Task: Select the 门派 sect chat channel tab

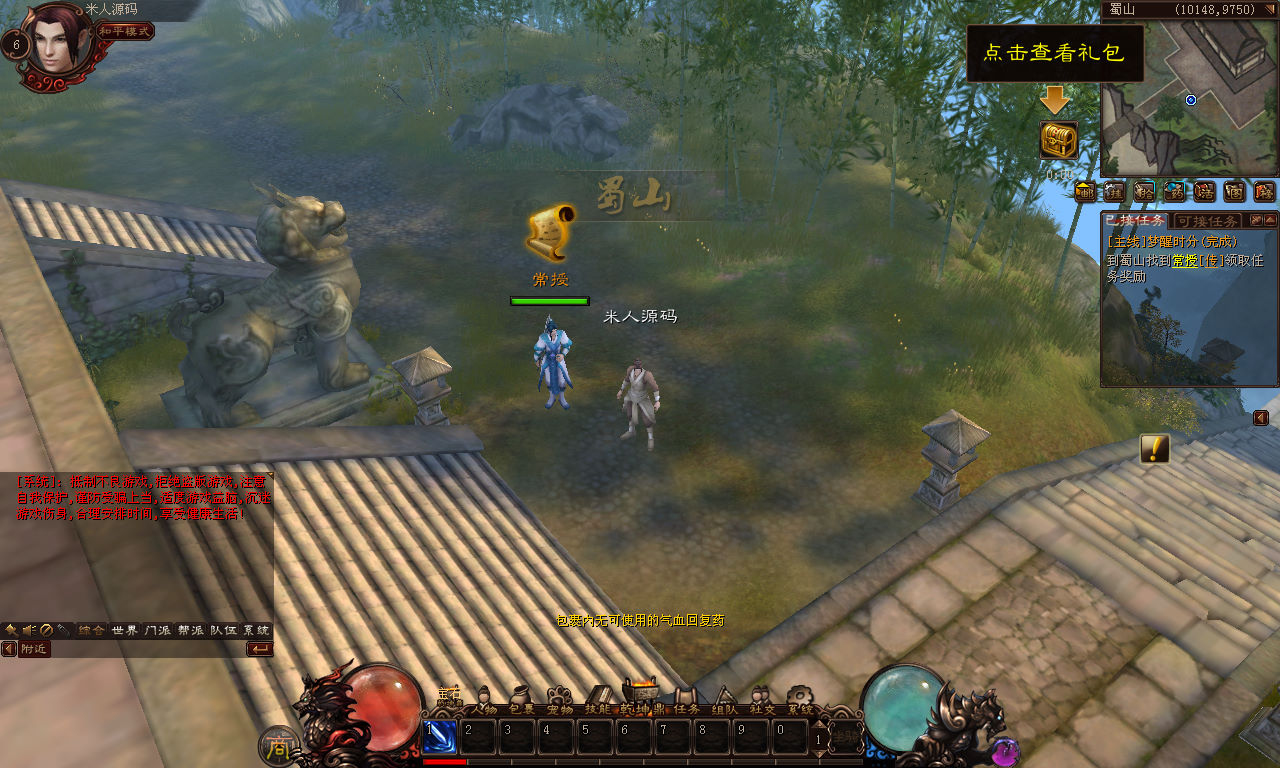Action: point(158,630)
